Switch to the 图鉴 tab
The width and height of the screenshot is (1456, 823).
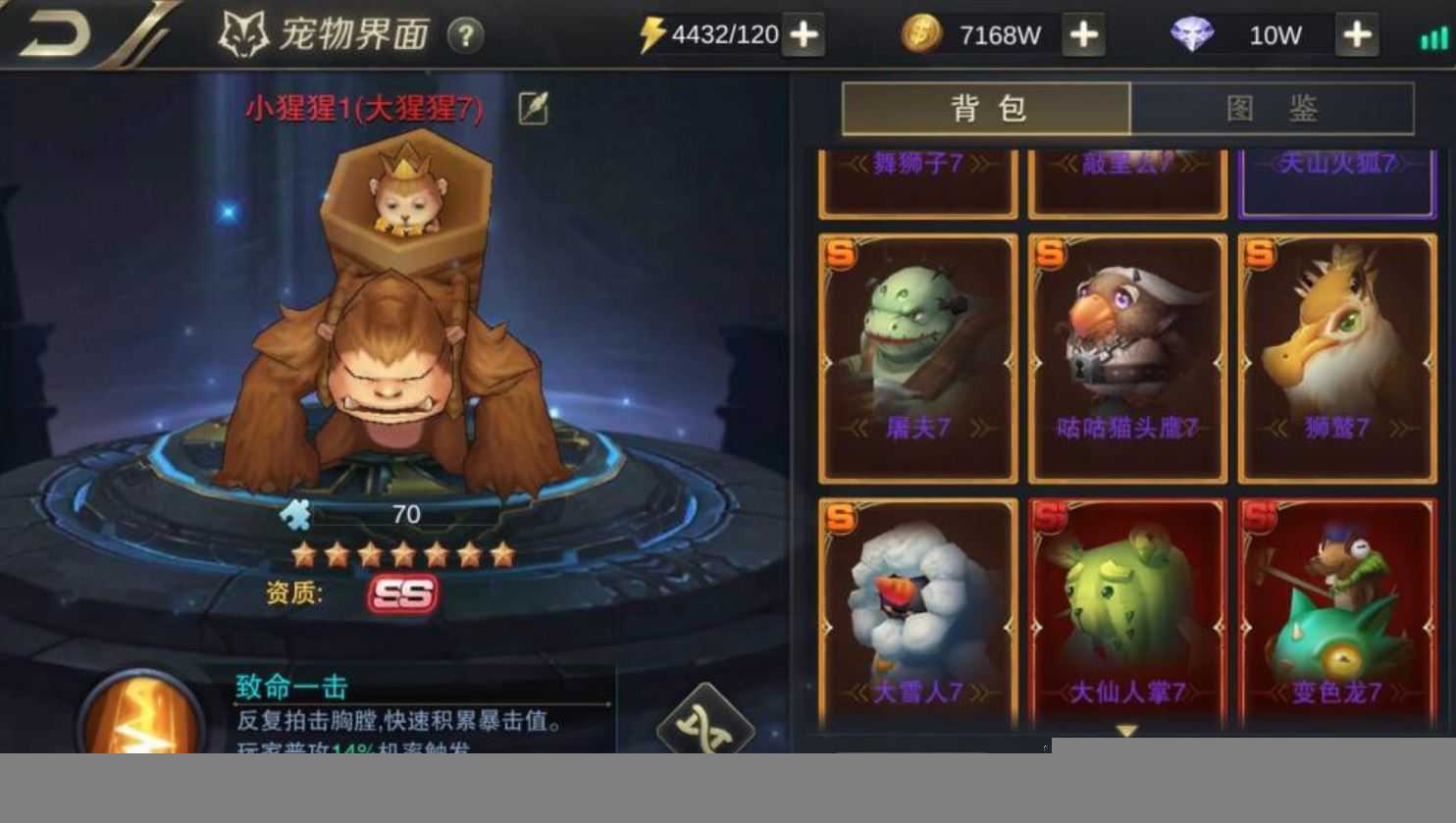[x=1273, y=108]
